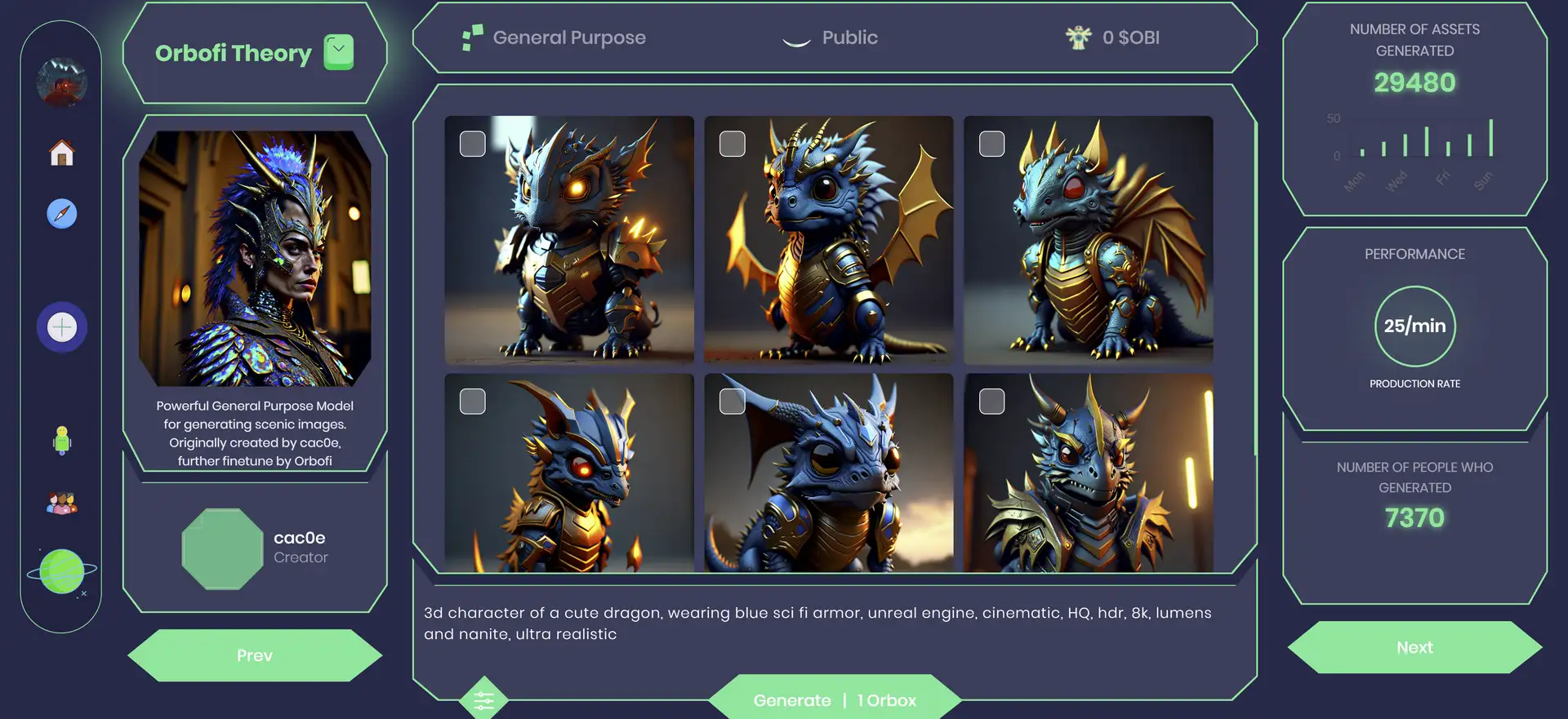Image resolution: width=1568 pixels, height=719 pixels.
Task: Select the General Purpose category
Action: pos(554,38)
